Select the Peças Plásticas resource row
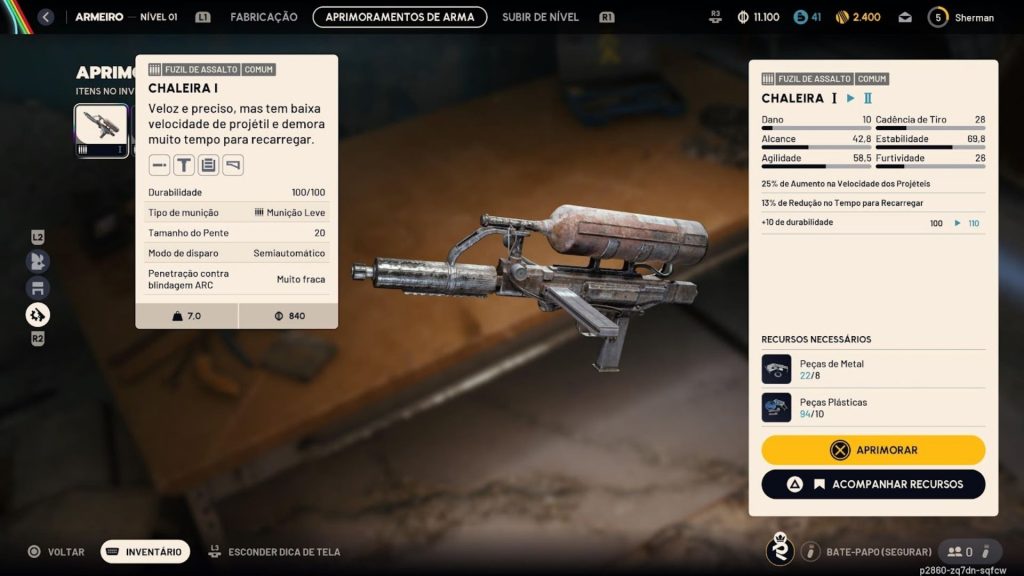The image size is (1024, 576). tap(873, 407)
